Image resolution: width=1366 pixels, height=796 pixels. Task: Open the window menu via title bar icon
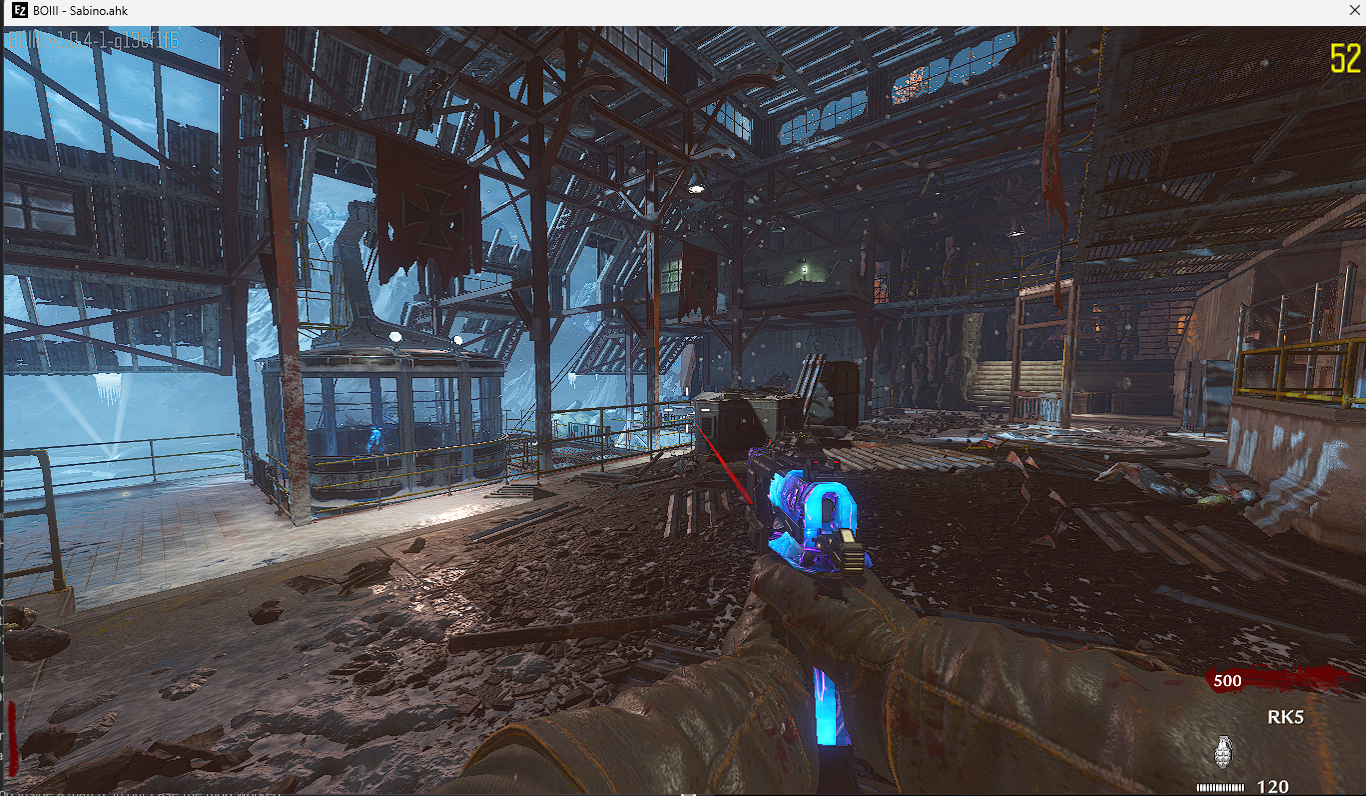point(19,11)
